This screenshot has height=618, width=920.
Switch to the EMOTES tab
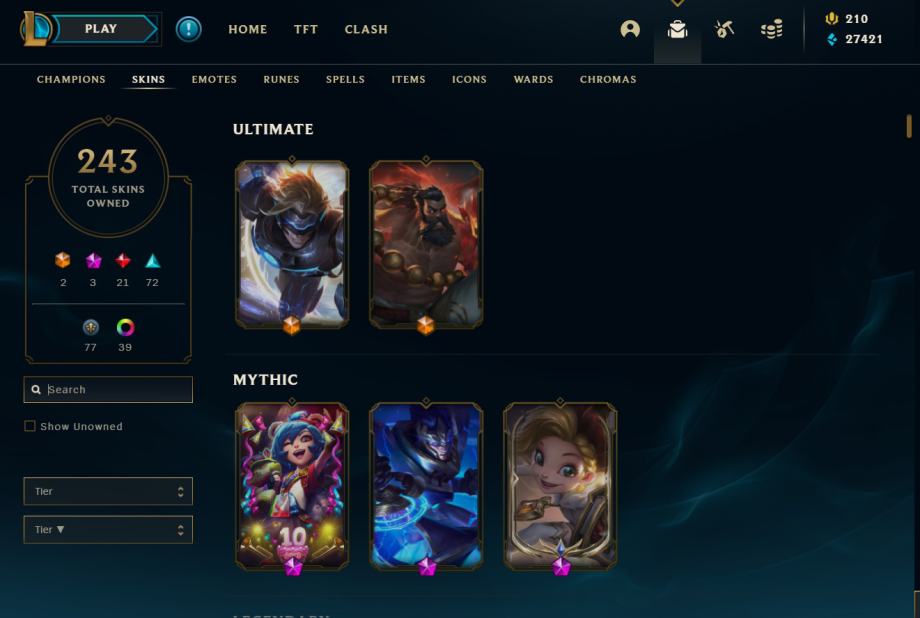pyautogui.click(x=214, y=79)
